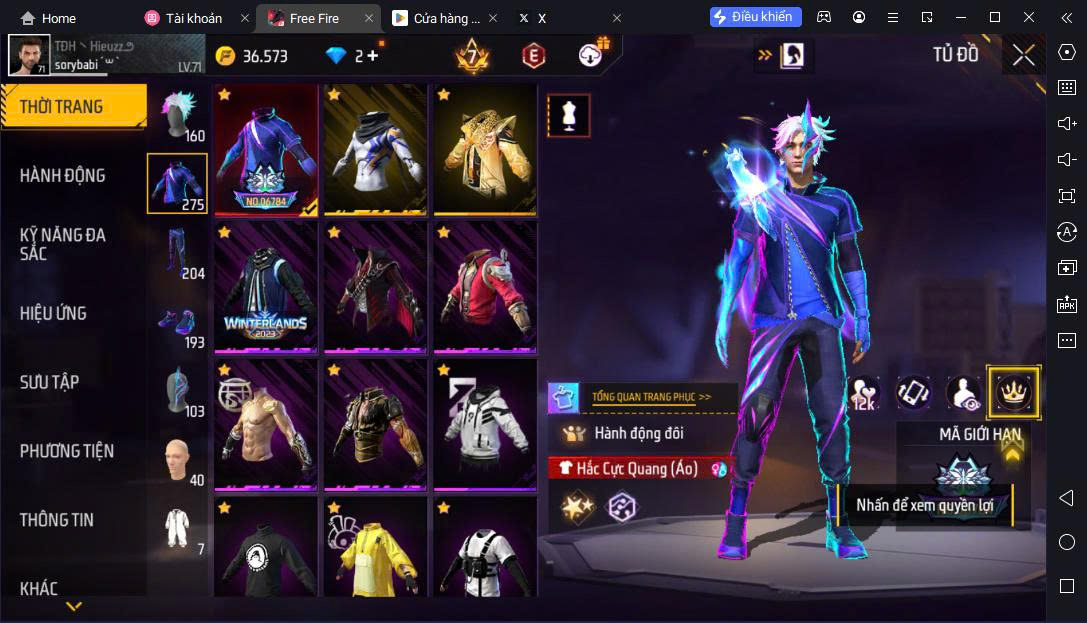Go to the THÔNG TIN section
The height and width of the screenshot is (623, 1087).
pyautogui.click(x=57, y=520)
